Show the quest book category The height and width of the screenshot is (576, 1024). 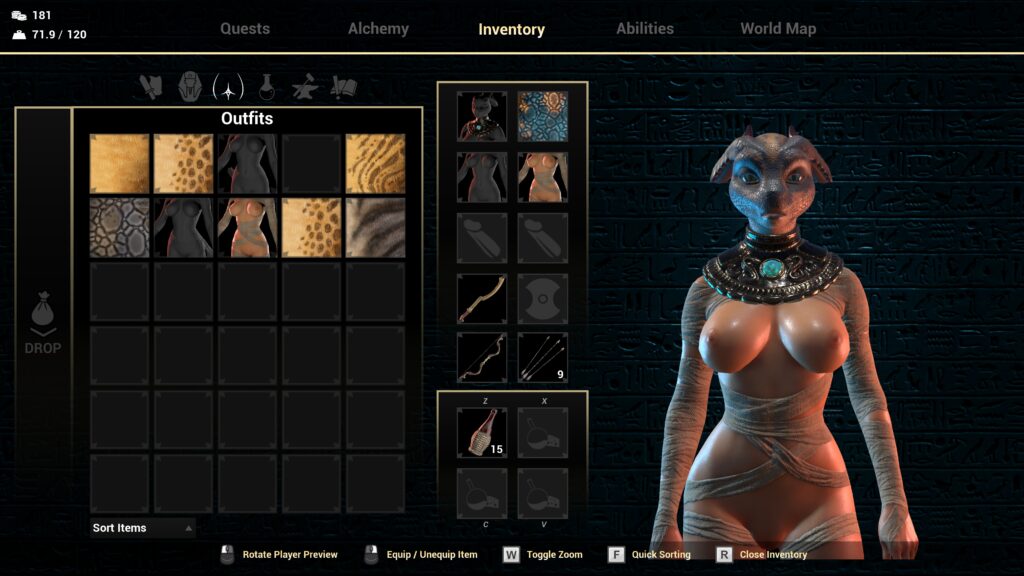click(x=343, y=88)
